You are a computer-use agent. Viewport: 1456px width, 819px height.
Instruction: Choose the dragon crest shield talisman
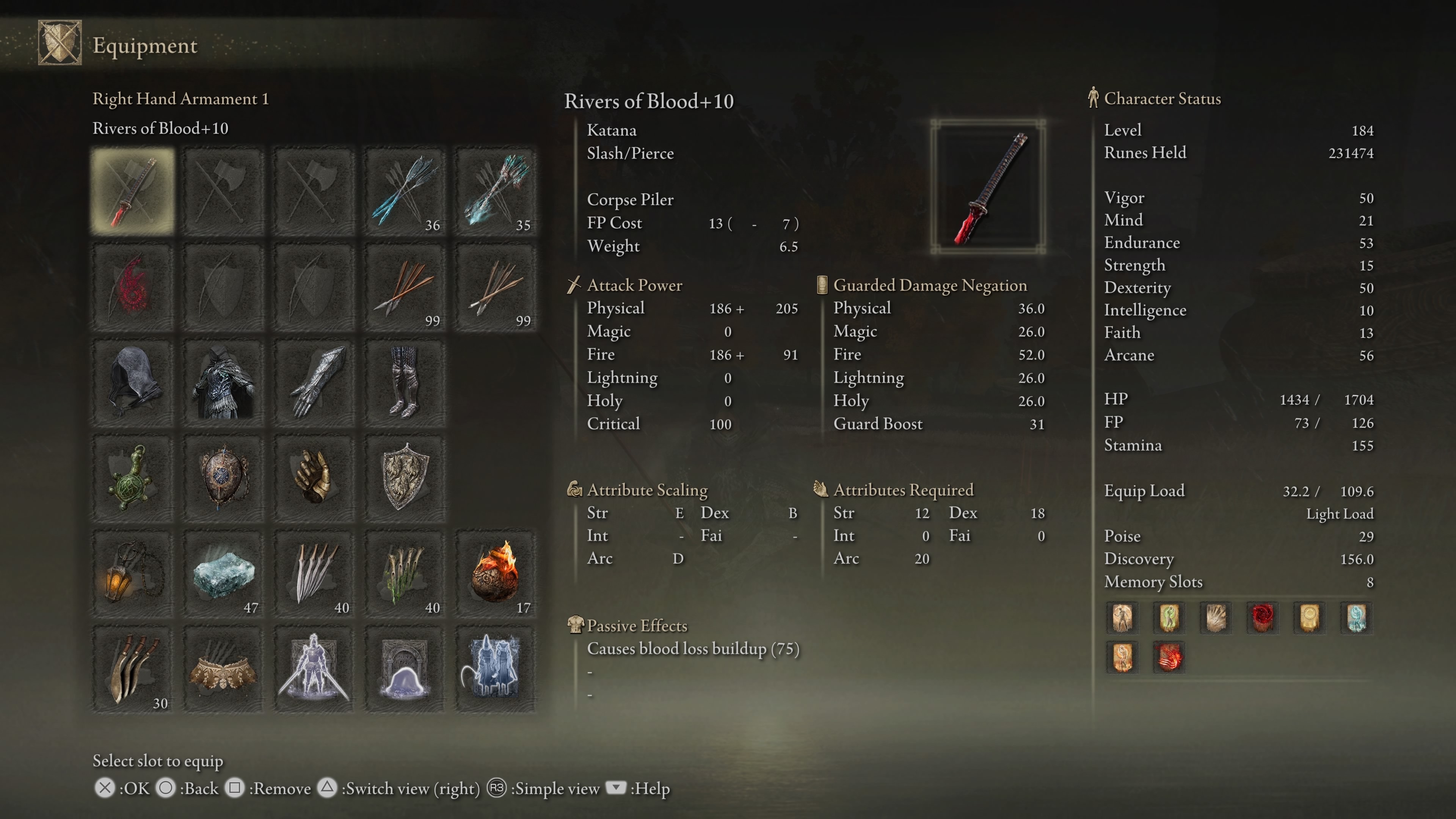405,478
